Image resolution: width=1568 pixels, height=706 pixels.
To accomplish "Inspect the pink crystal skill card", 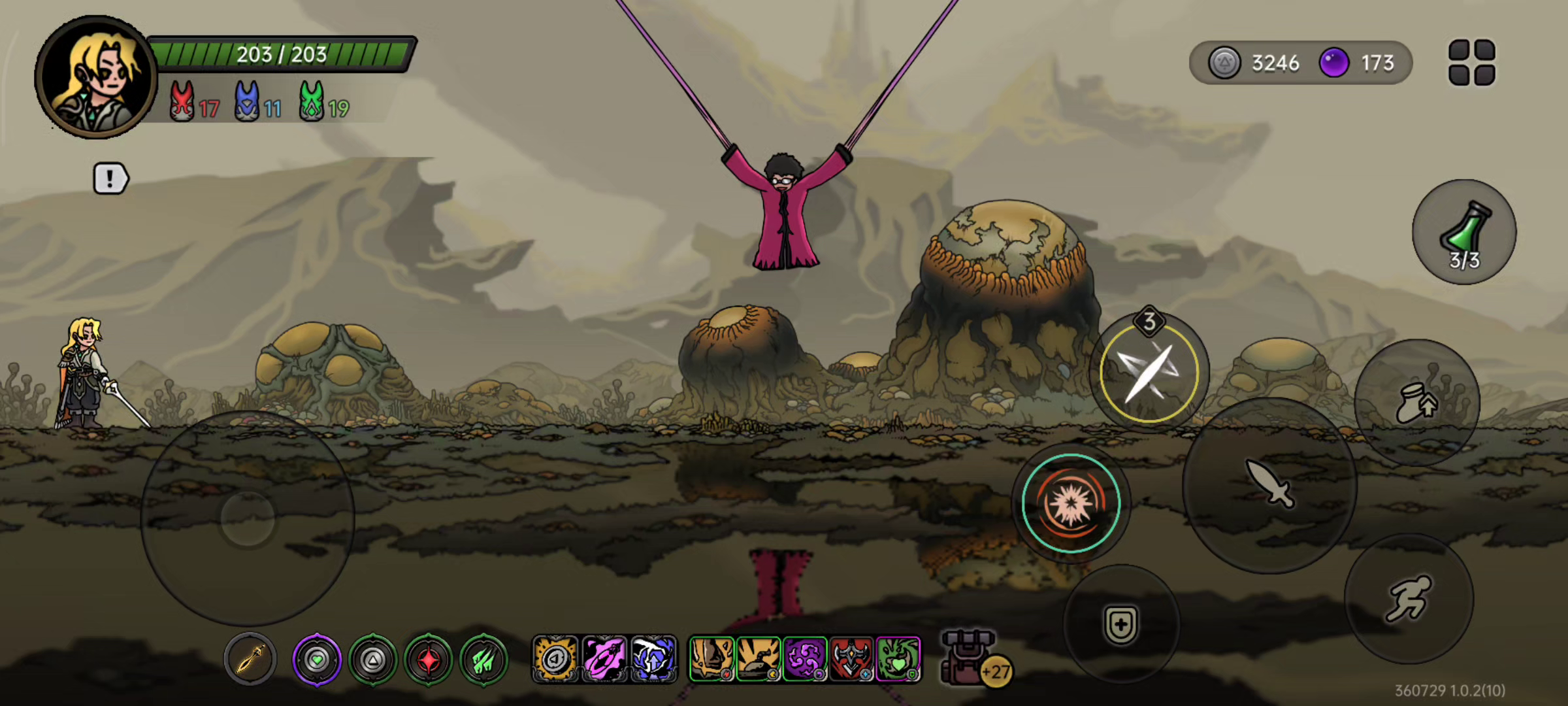I will (x=604, y=659).
